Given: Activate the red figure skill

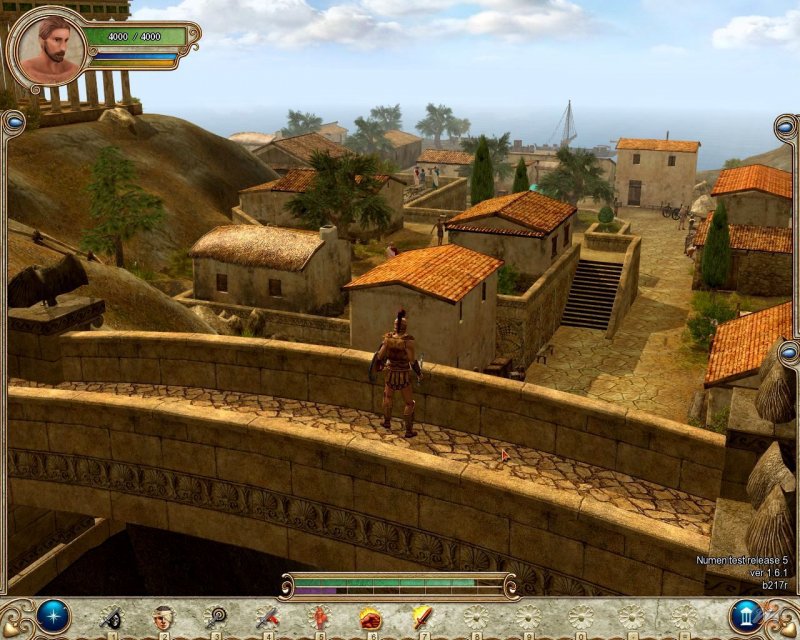Looking at the screenshot, I should click(320, 618).
